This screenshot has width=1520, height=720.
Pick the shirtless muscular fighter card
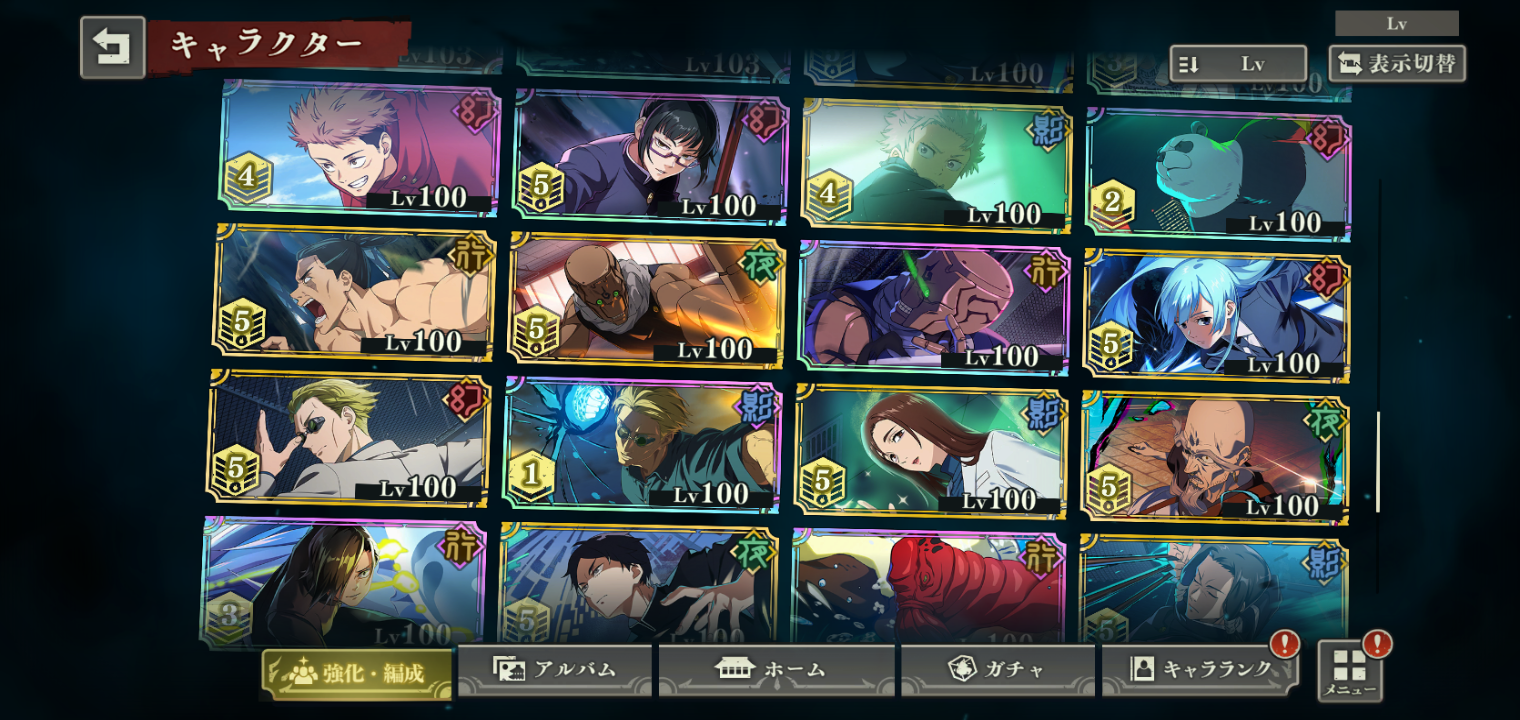click(353, 292)
